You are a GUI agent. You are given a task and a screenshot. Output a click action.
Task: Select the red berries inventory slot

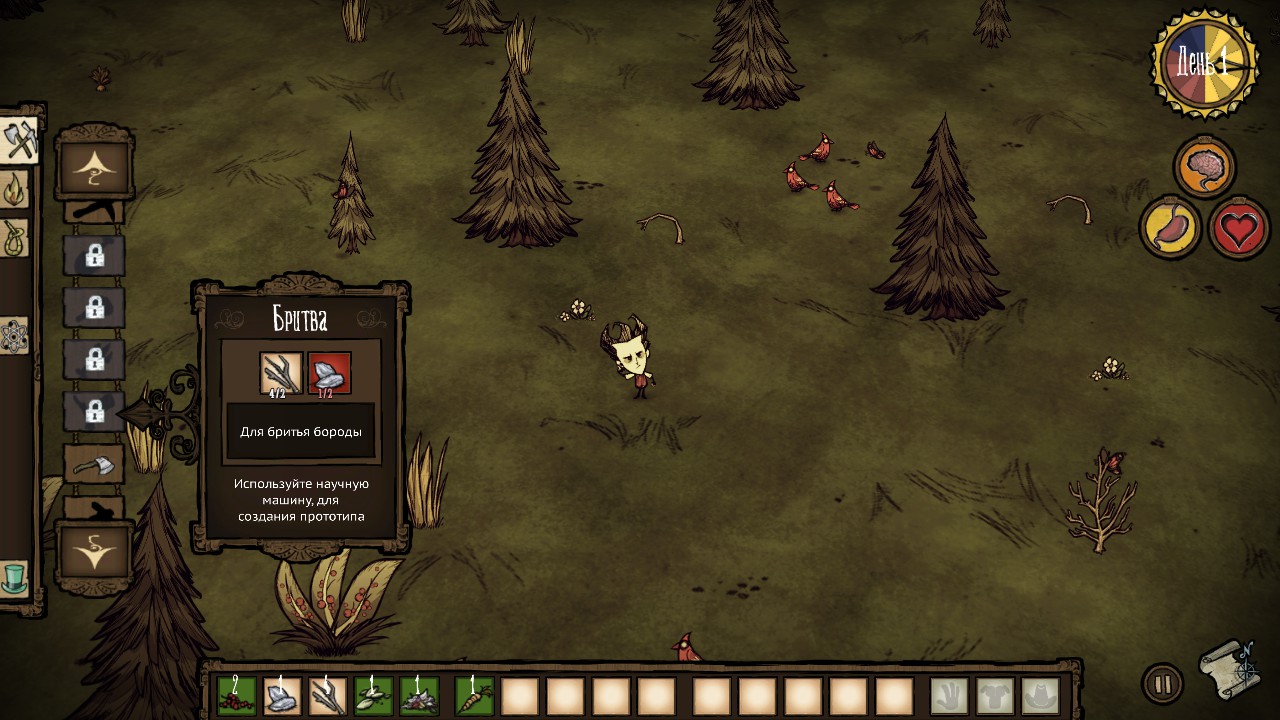coord(237,696)
